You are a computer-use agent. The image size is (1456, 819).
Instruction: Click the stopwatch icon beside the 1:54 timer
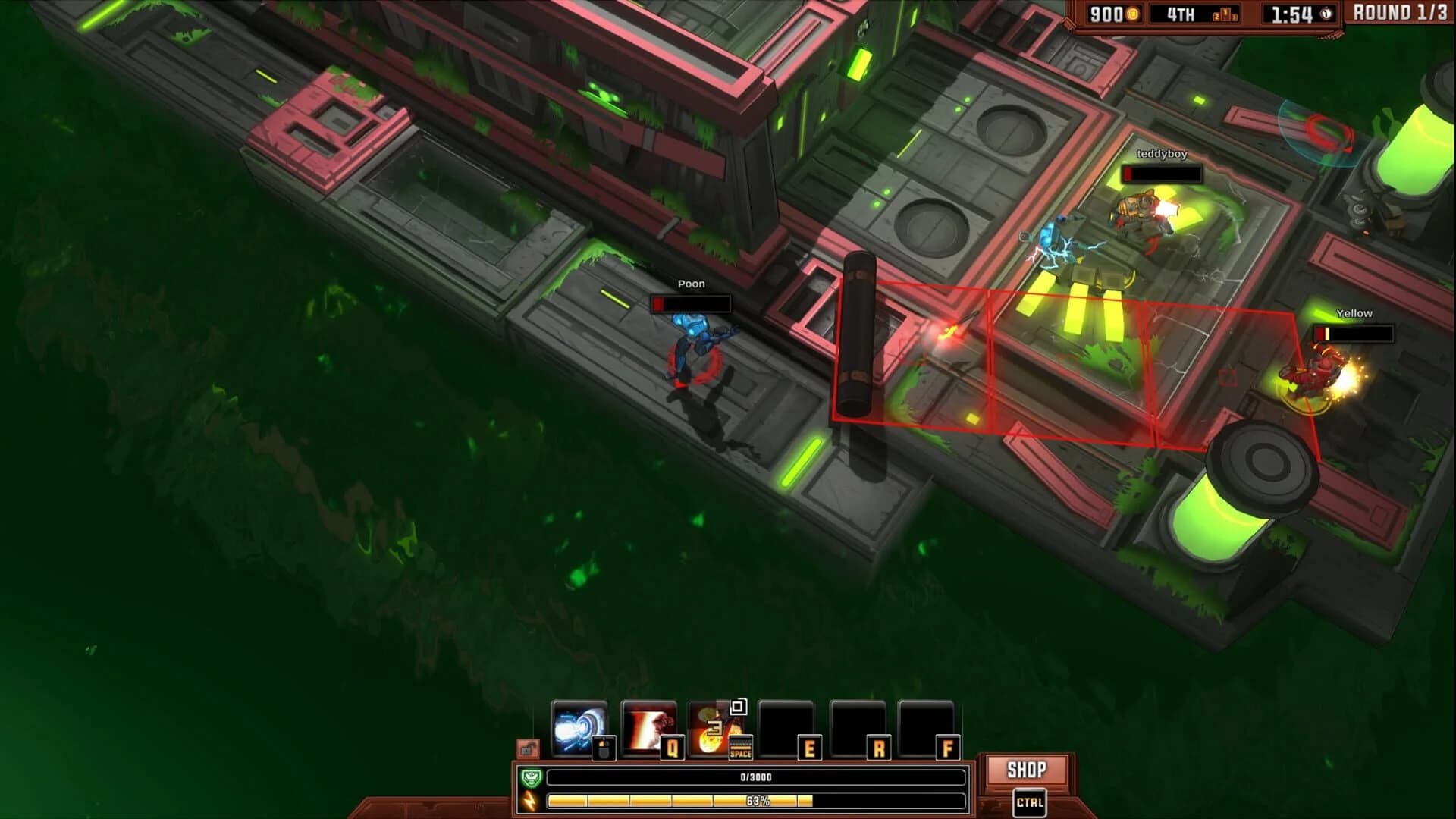1326,14
